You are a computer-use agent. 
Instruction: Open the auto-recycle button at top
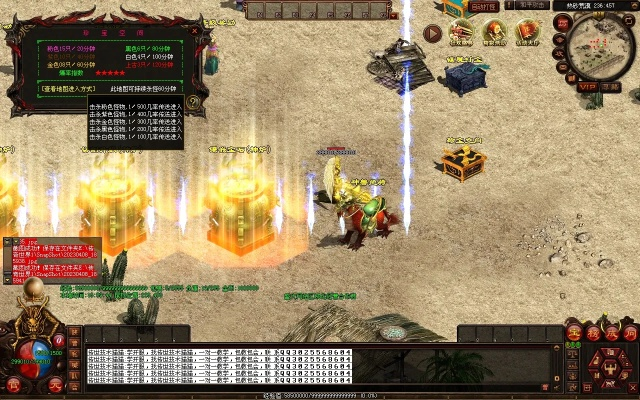(483, 6)
